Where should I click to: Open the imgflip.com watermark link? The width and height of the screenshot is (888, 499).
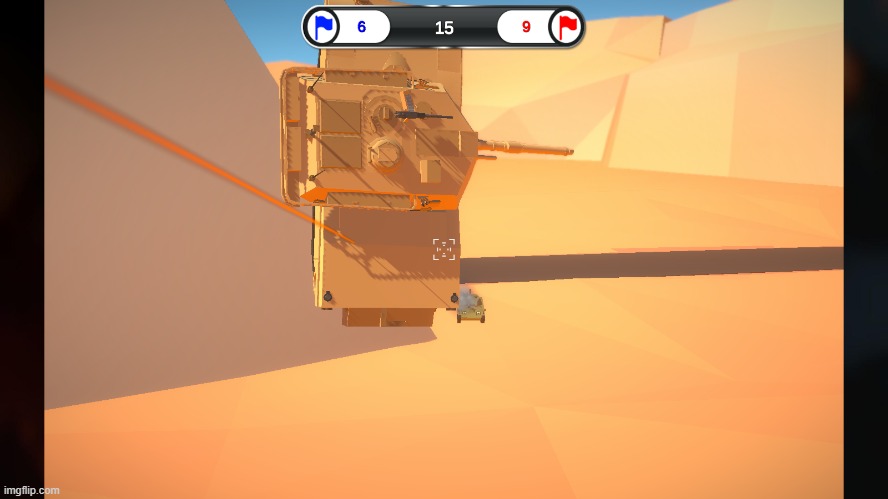coord(32,490)
